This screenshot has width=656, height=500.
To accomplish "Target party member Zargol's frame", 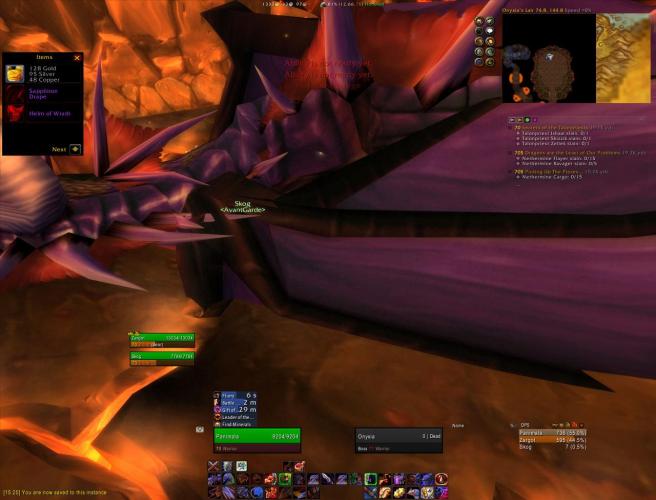I will pyautogui.click(x=161, y=338).
